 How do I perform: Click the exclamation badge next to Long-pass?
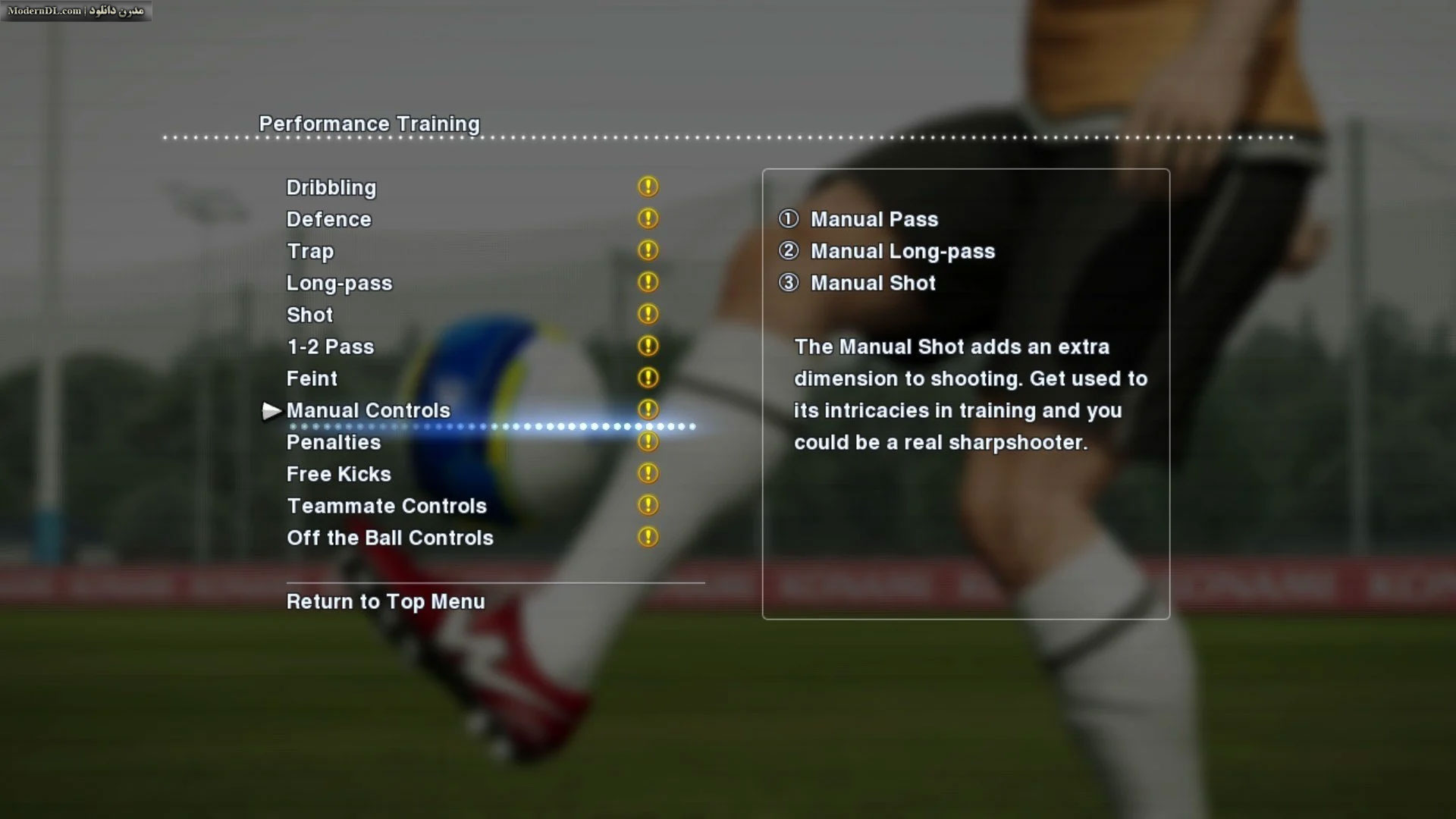tap(648, 282)
